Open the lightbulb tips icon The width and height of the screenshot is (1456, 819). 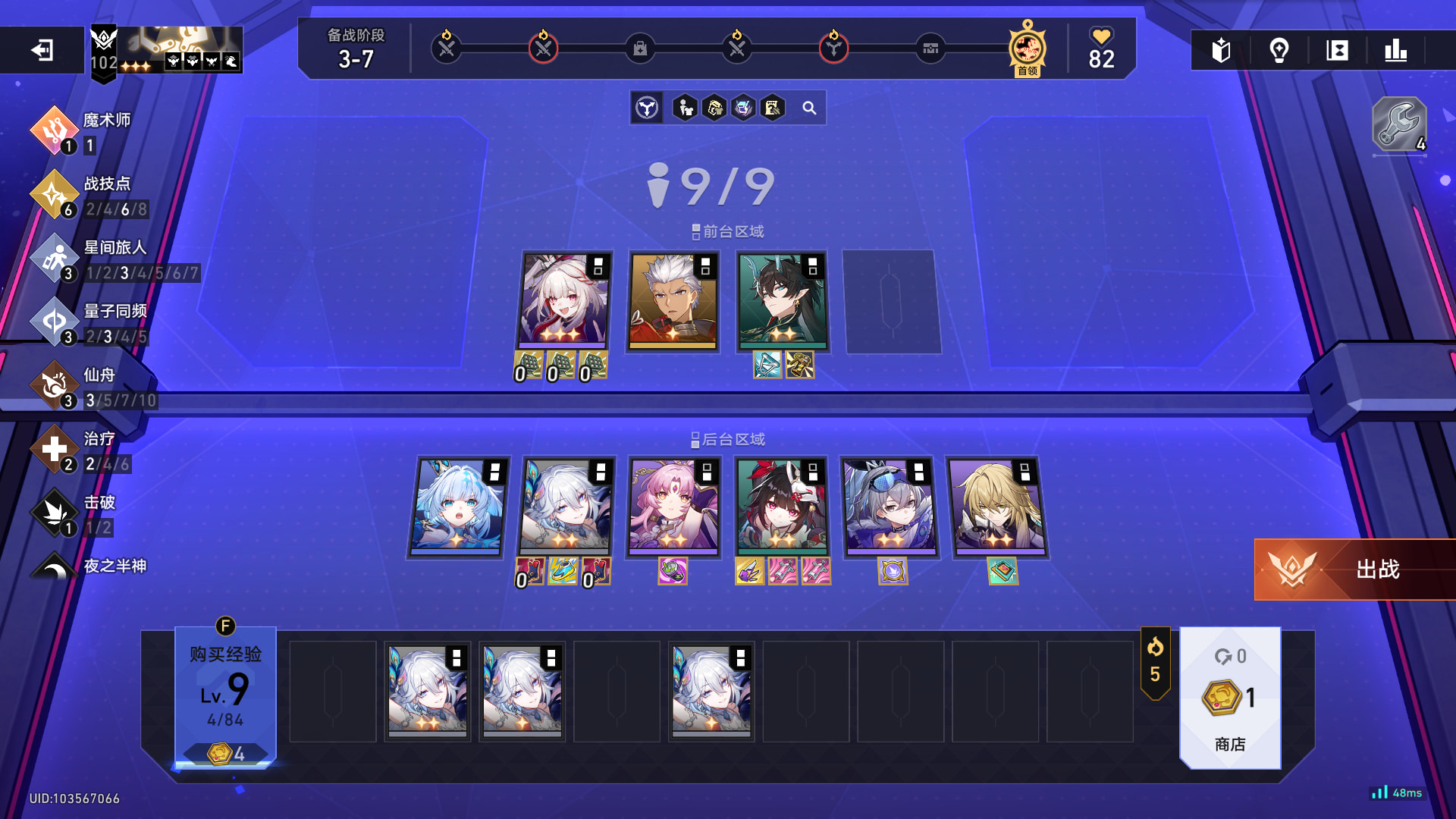click(1279, 50)
